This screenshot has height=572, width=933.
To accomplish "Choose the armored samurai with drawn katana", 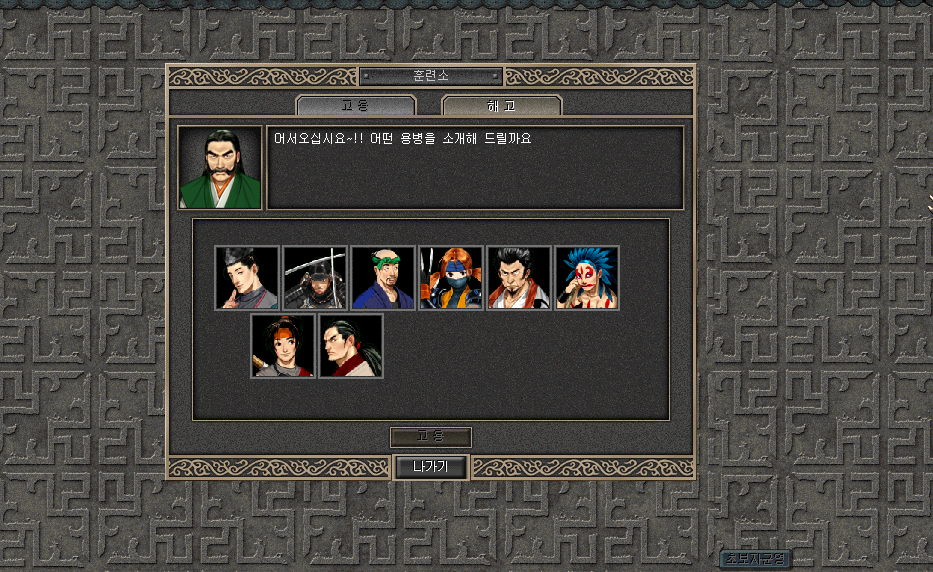I will [315, 278].
